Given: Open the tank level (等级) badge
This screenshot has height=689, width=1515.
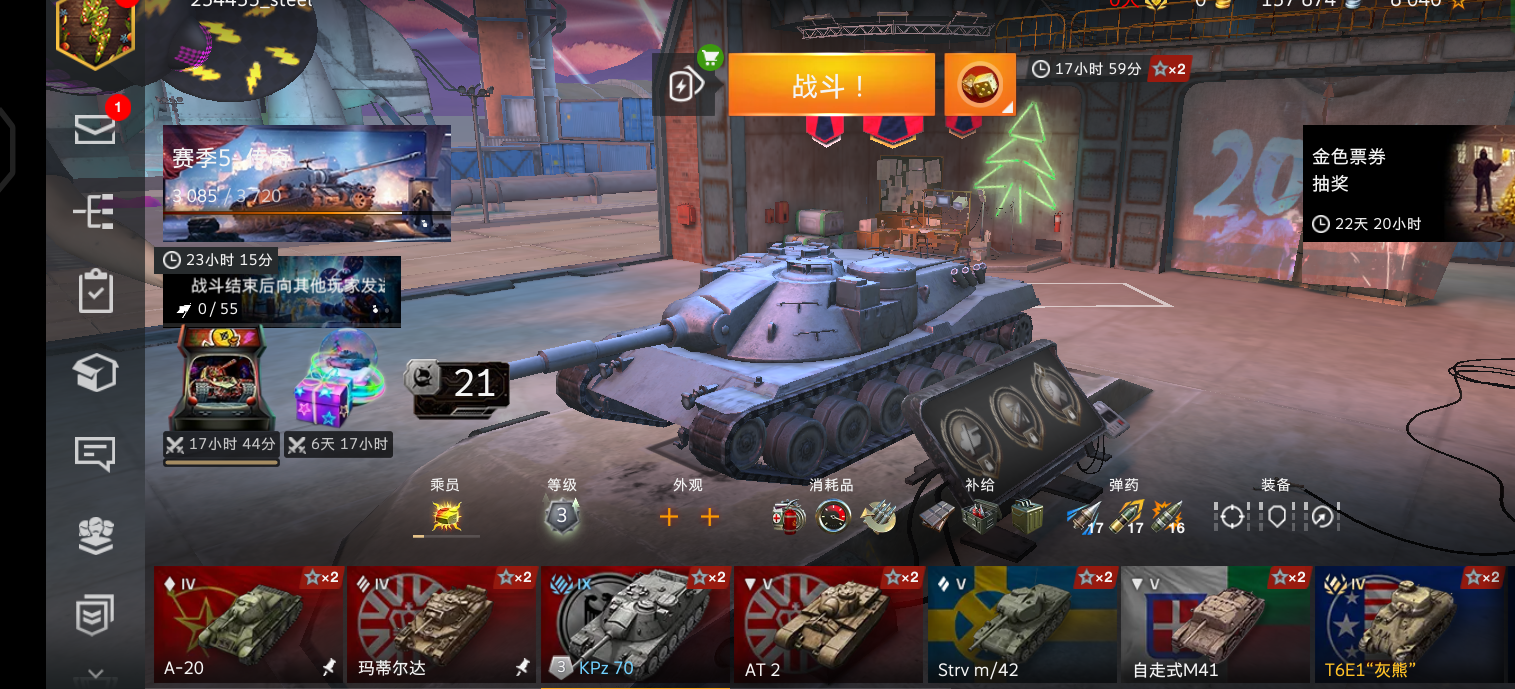Looking at the screenshot, I should click(561, 516).
